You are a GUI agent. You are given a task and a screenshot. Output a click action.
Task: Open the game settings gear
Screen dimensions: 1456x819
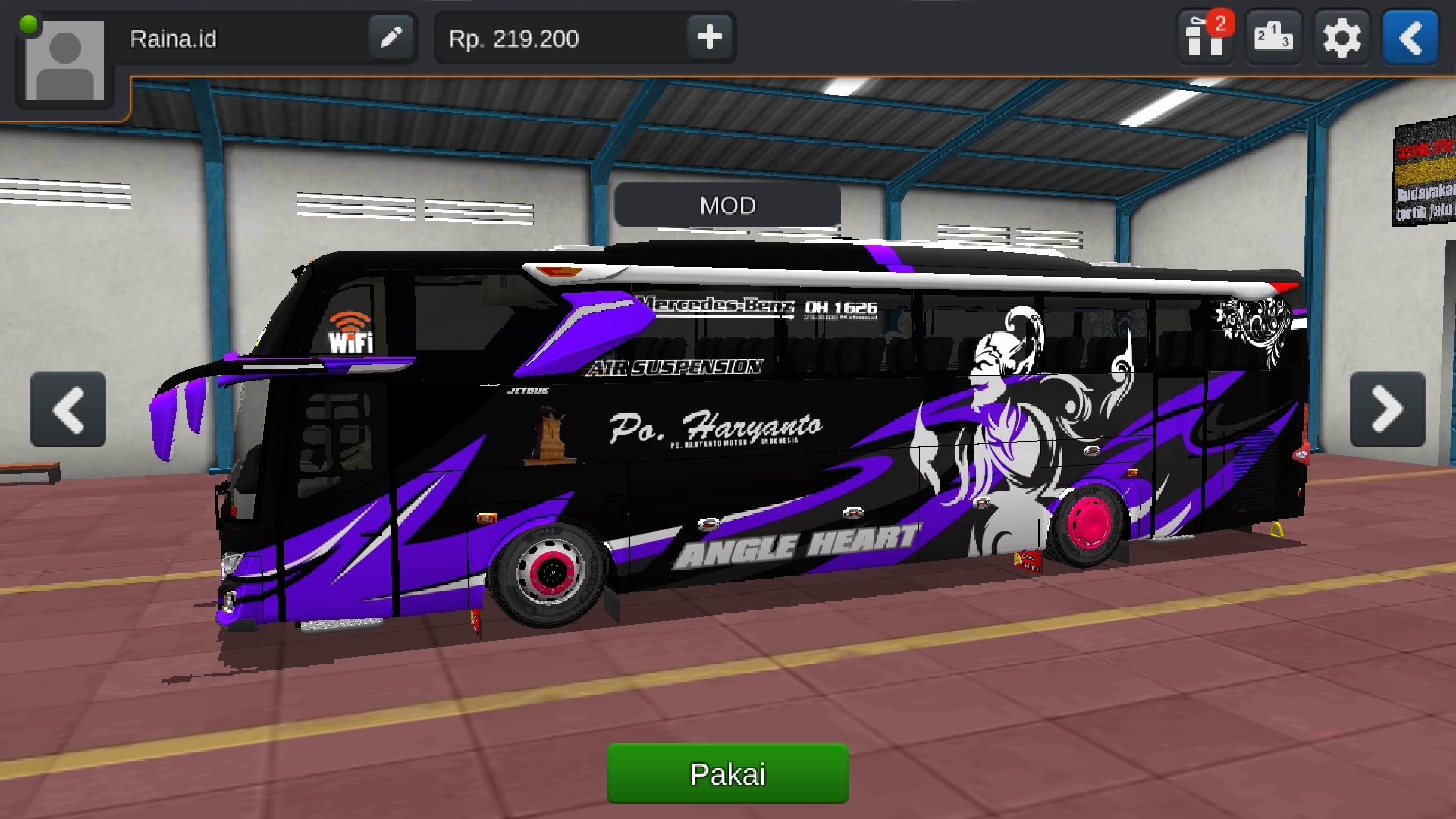(1341, 37)
